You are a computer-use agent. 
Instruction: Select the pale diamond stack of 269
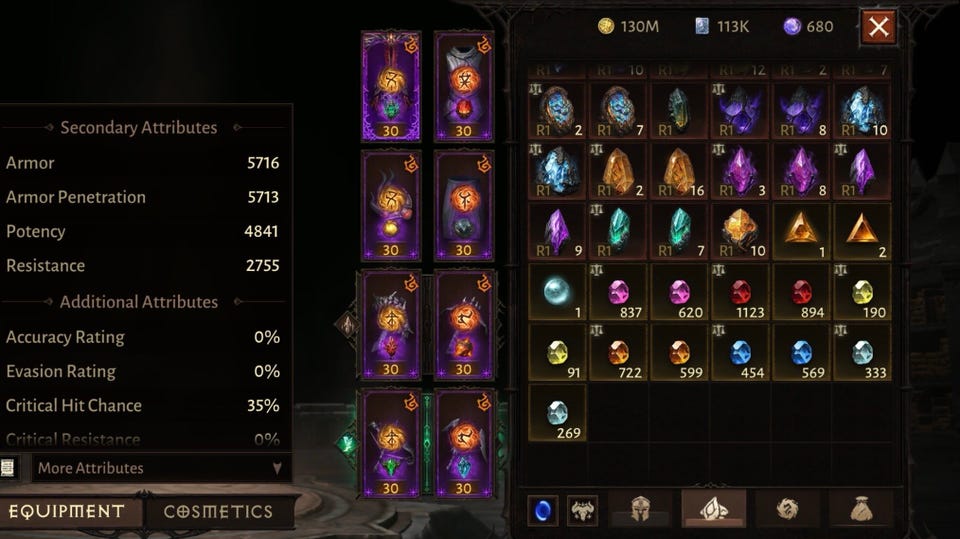(557, 412)
